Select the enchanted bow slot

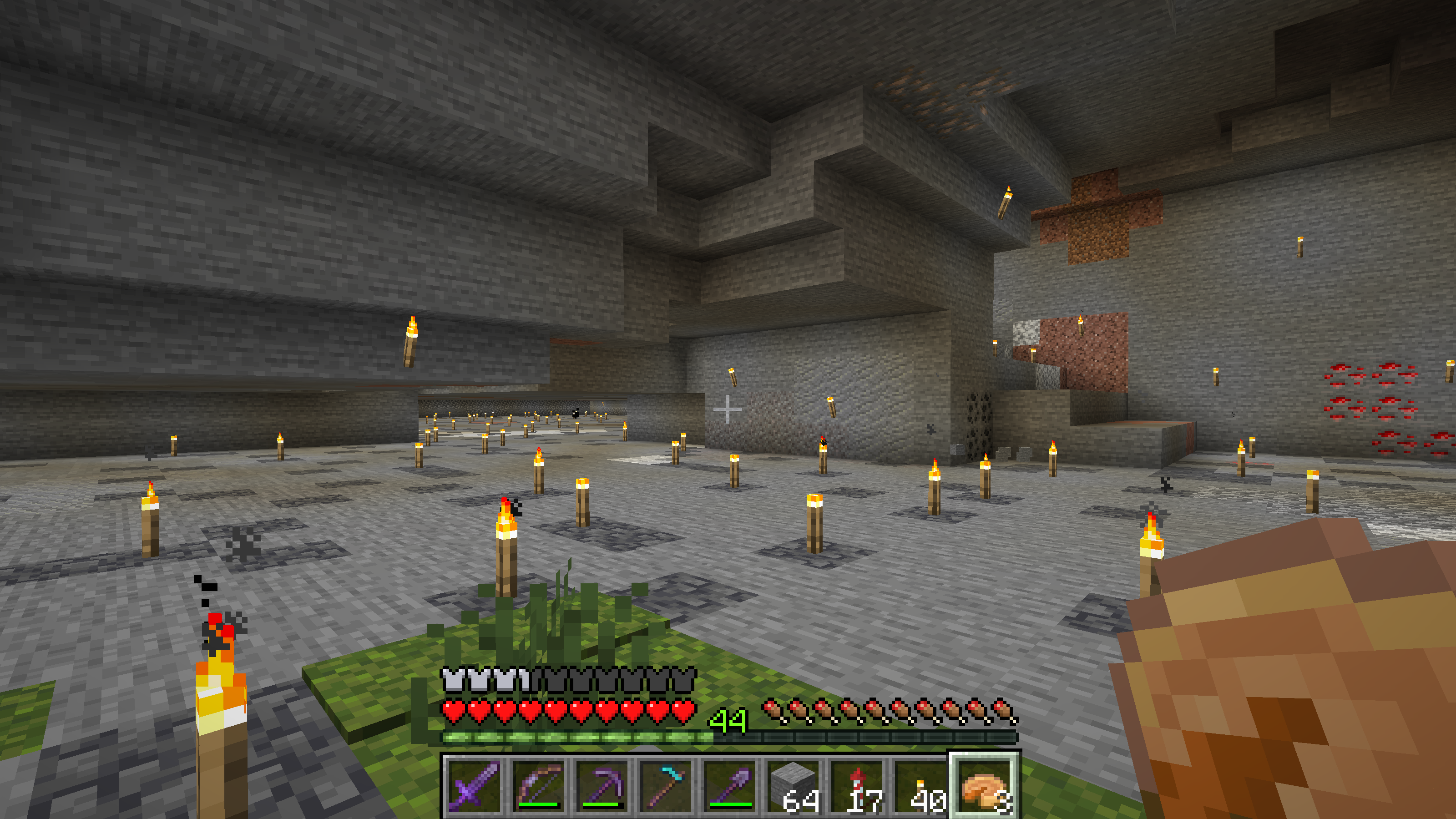[537, 786]
